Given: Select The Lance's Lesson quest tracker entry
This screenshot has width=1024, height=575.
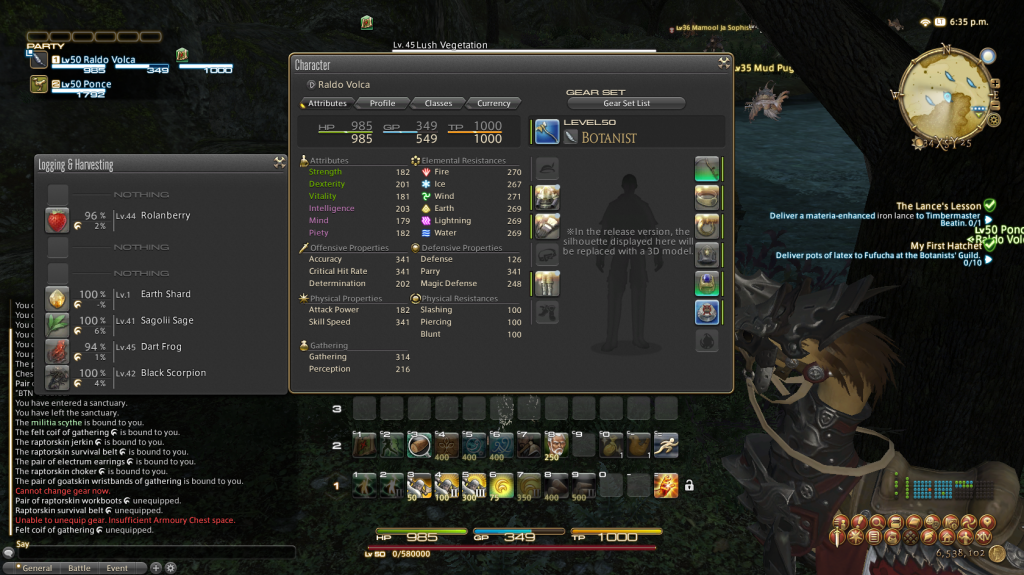Looking at the screenshot, I should (938, 206).
